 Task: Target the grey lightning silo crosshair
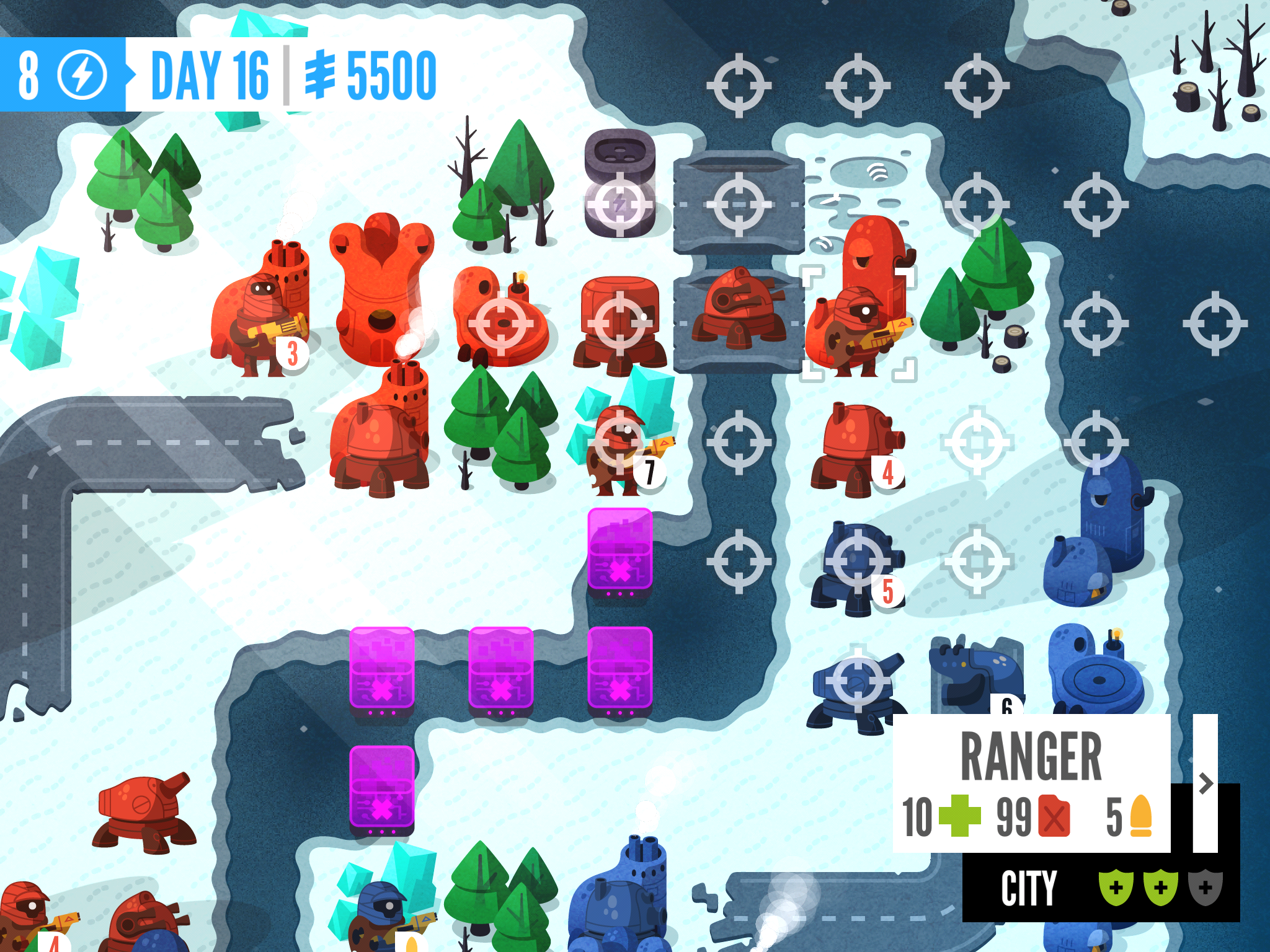(x=619, y=204)
